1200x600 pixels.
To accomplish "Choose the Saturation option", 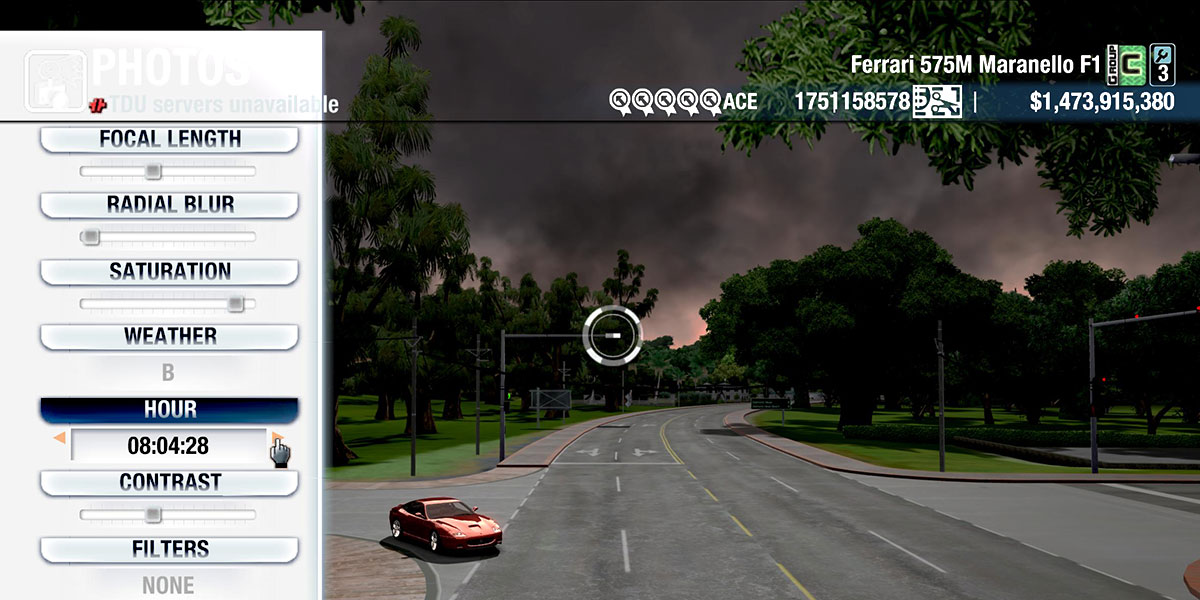I will [x=169, y=272].
